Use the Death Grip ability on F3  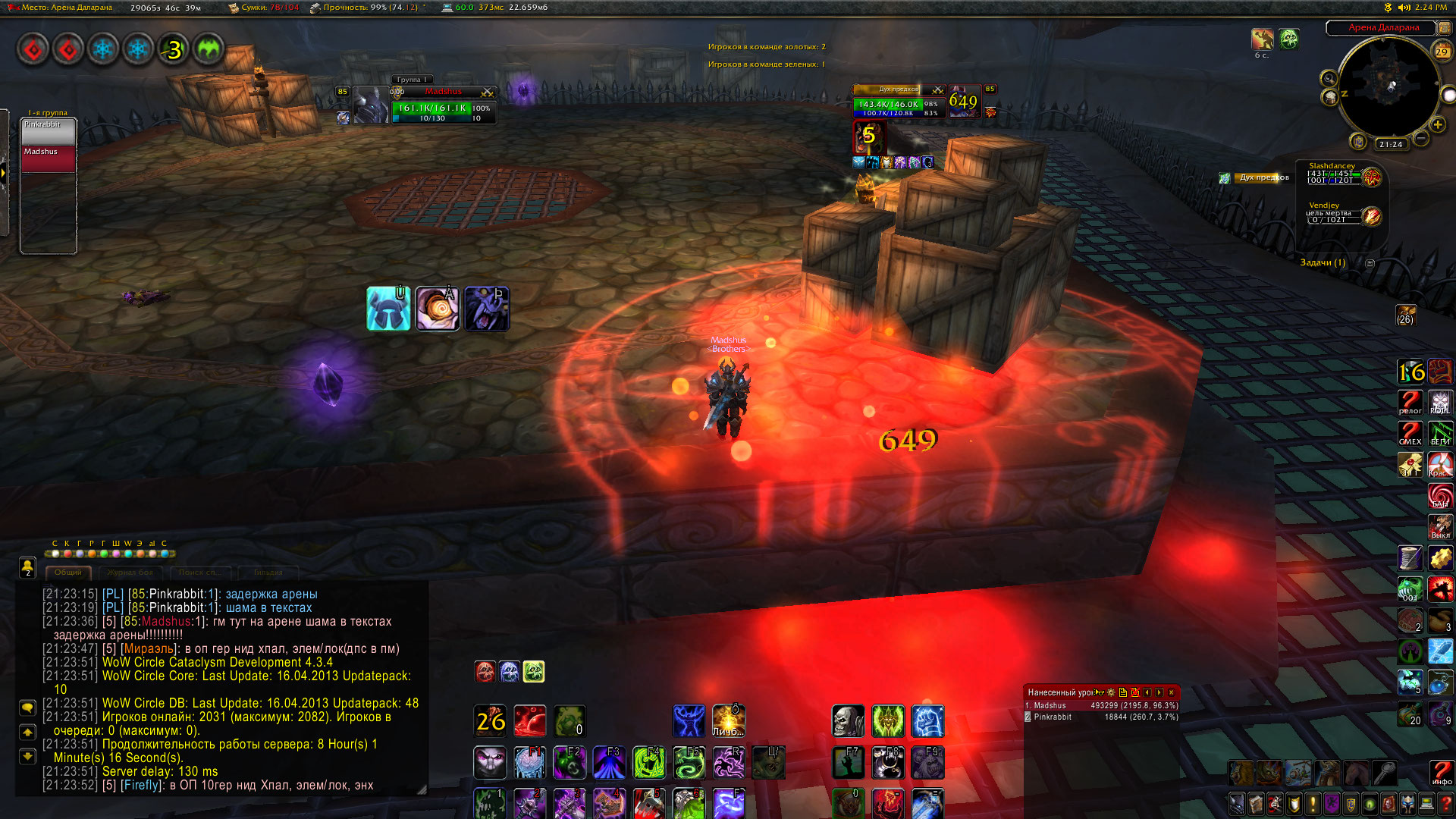click(609, 763)
